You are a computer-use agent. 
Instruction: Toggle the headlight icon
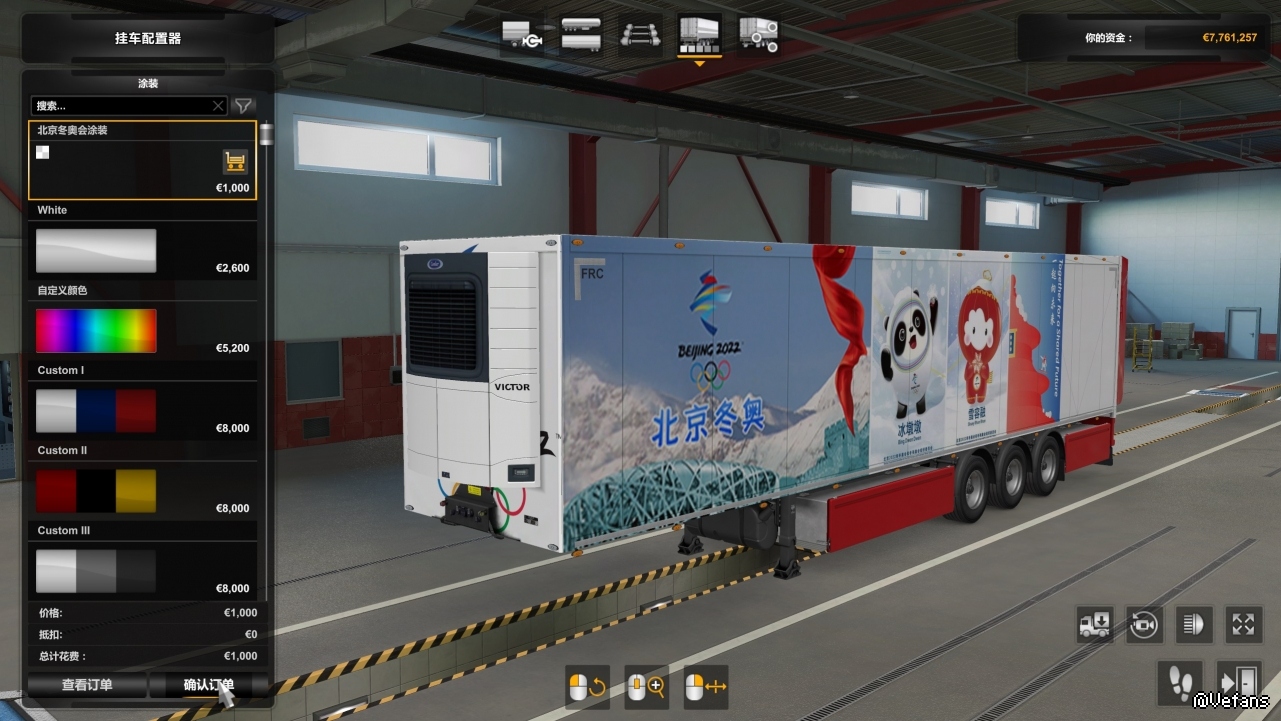click(x=1193, y=625)
